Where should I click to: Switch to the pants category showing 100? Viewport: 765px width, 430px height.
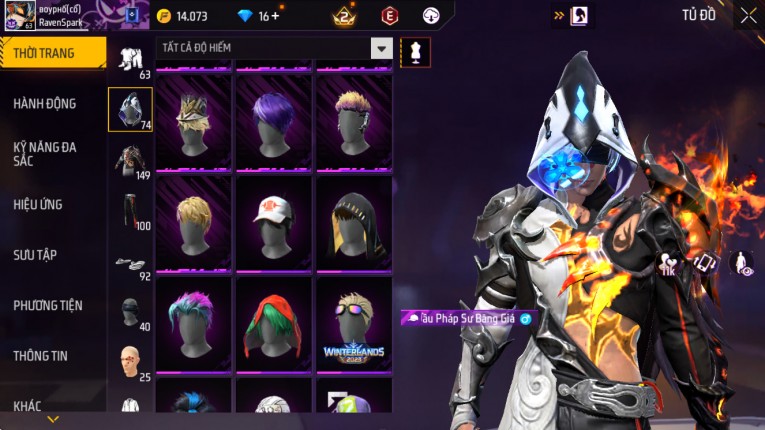(x=130, y=210)
